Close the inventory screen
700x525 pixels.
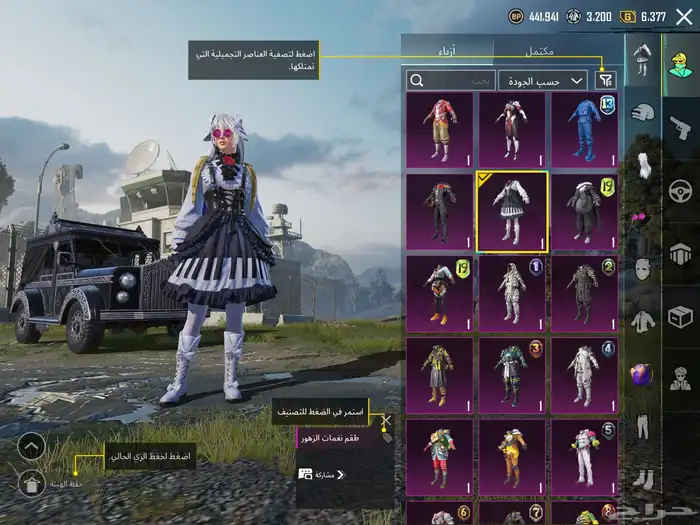[683, 16]
